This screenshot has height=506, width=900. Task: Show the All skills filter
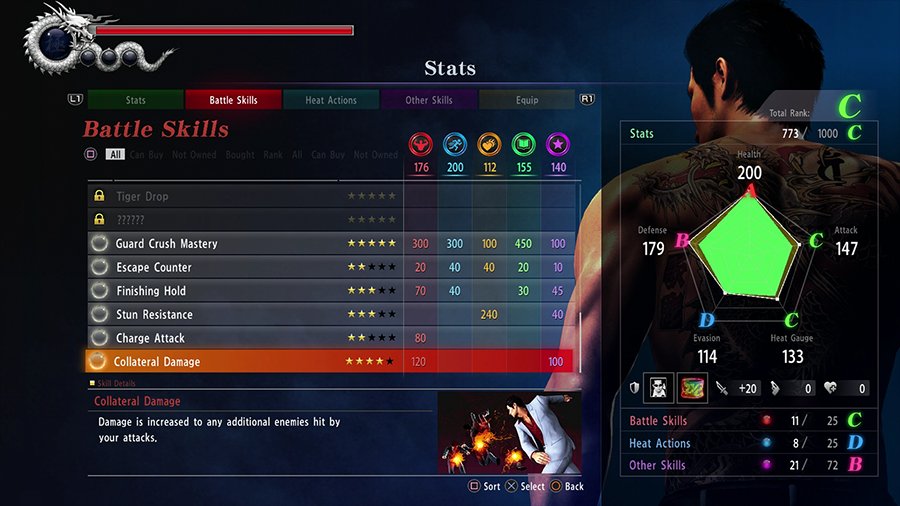[115, 155]
